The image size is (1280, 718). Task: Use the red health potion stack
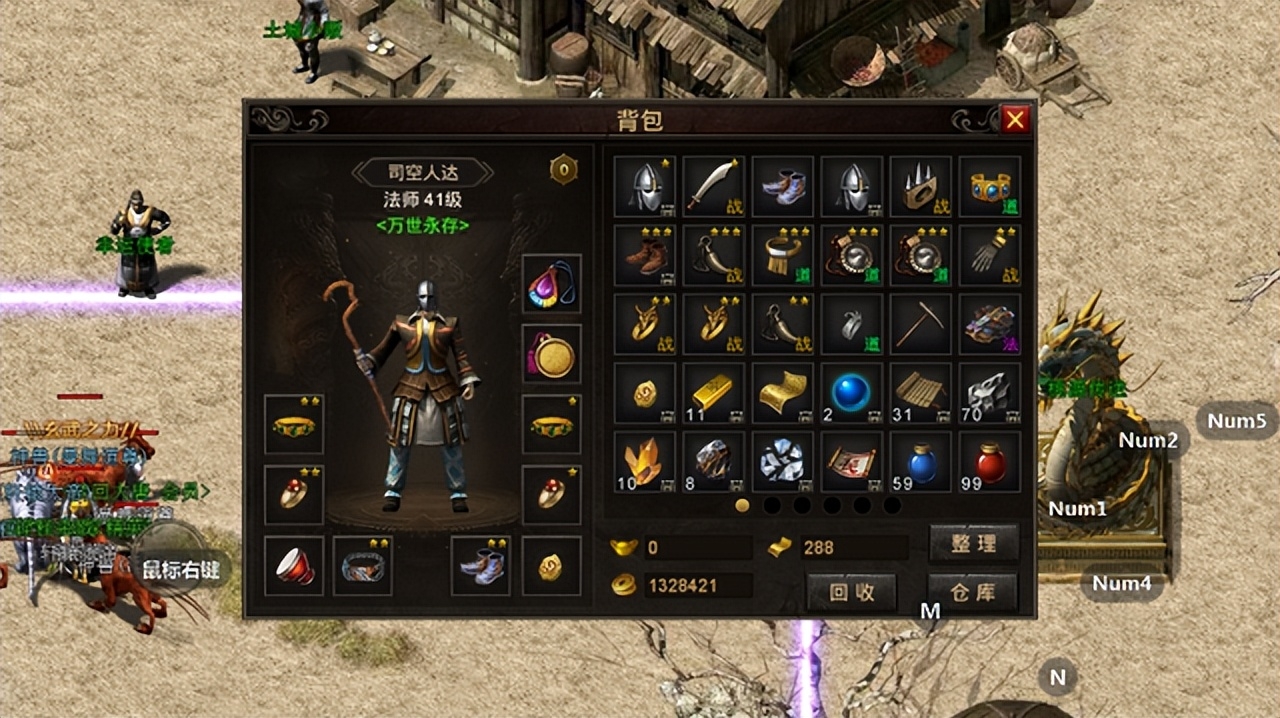(990, 462)
